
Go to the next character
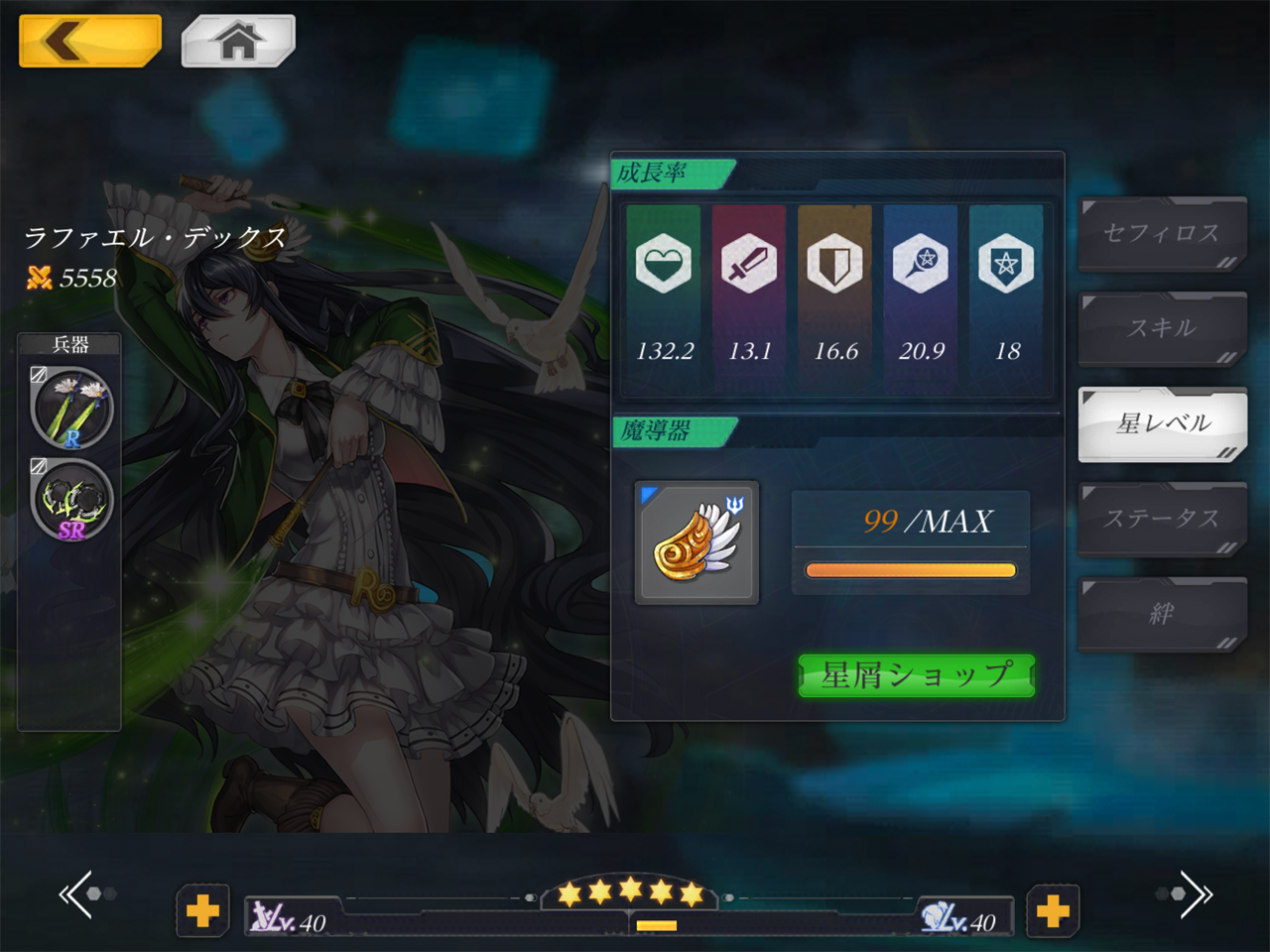pos(1194,894)
